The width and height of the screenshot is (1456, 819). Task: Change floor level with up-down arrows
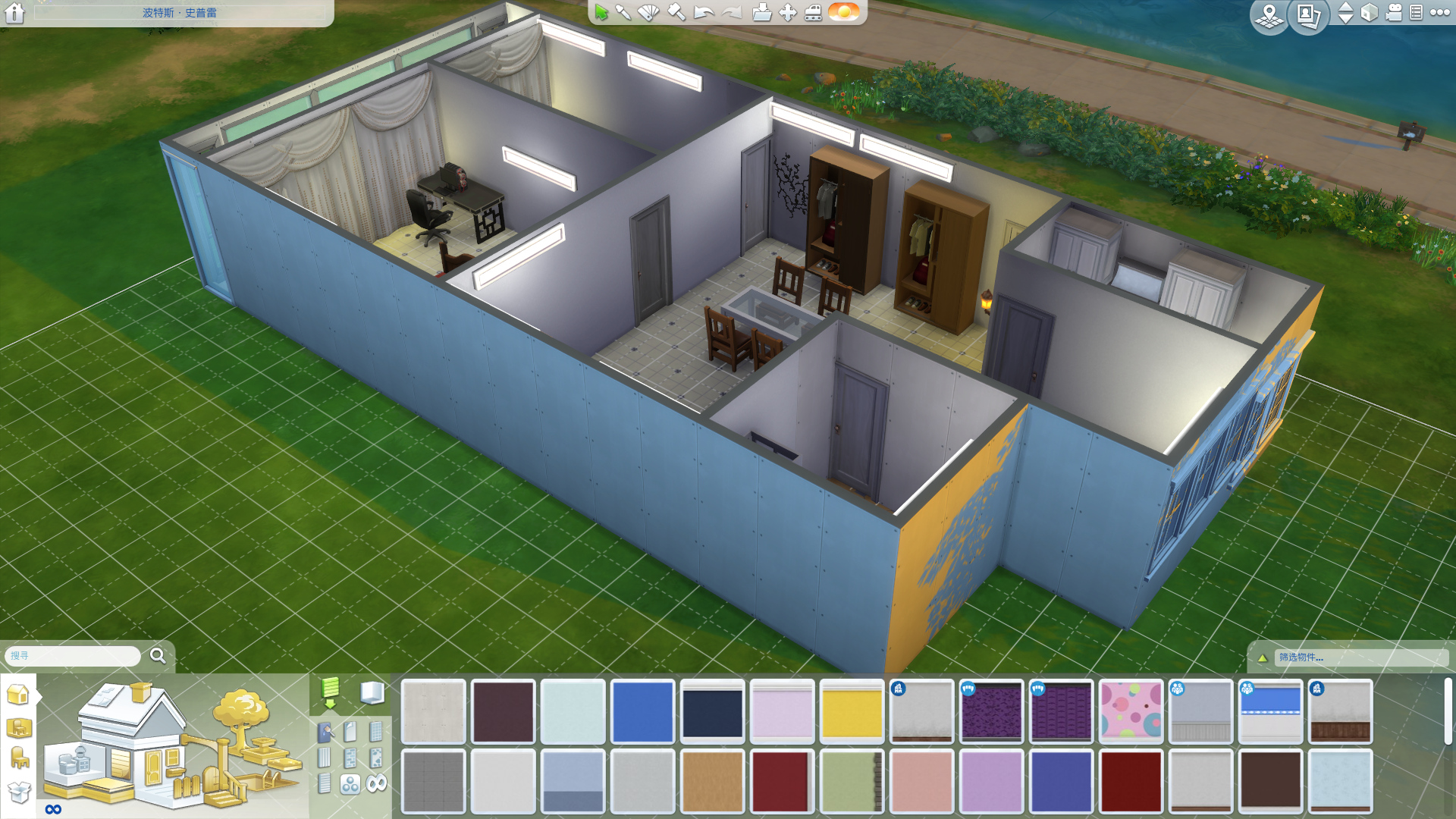pyautogui.click(x=1345, y=13)
